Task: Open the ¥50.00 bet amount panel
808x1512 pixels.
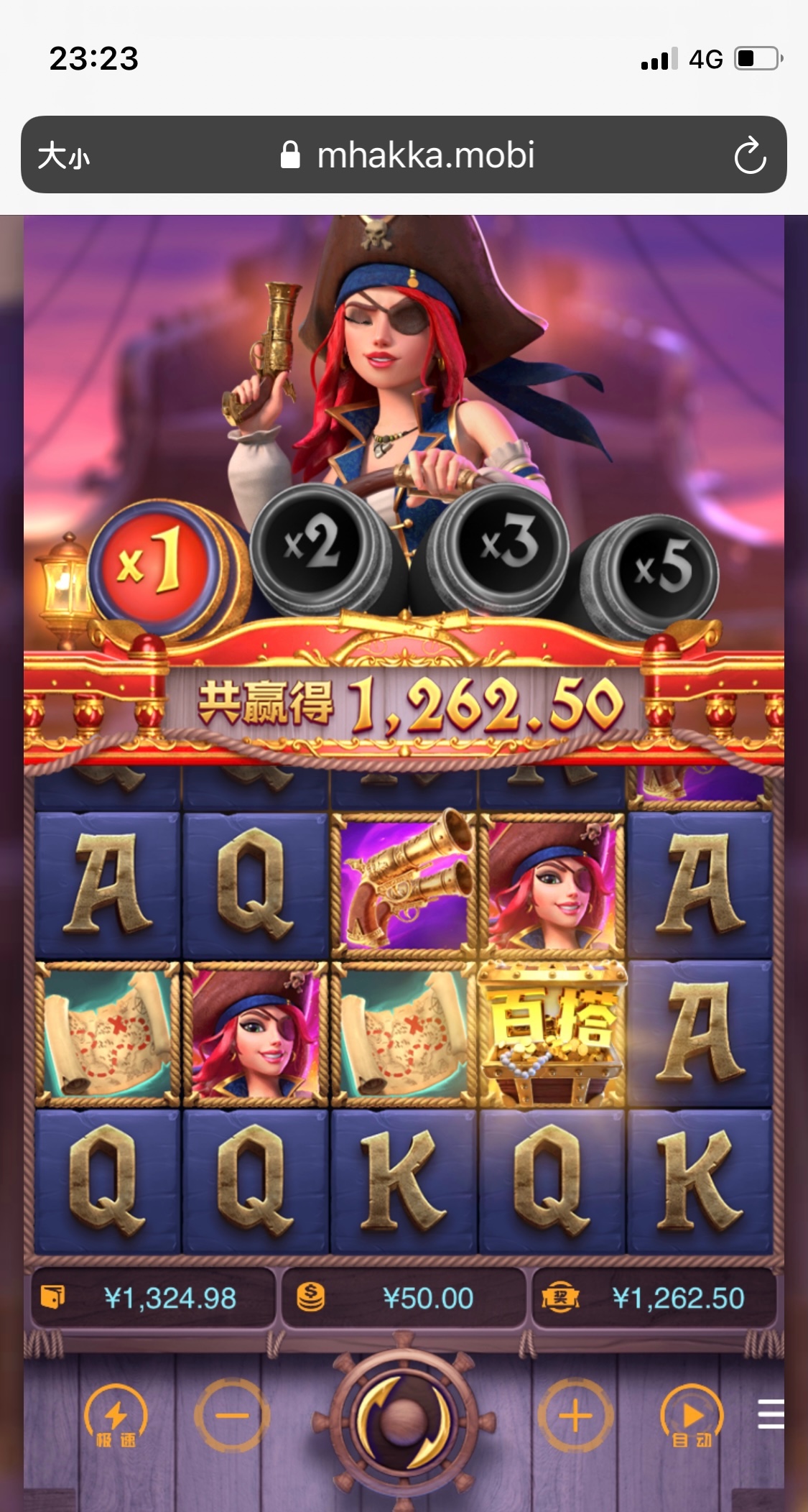Action: coord(404,1298)
